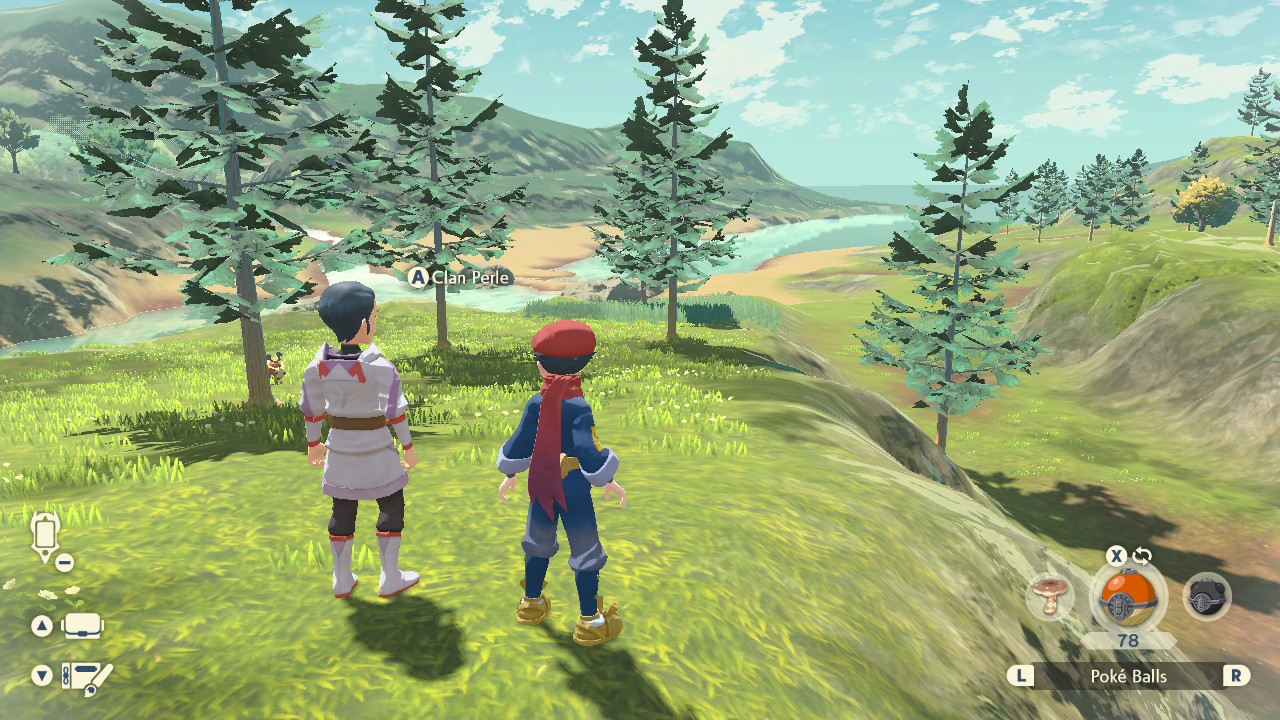The height and width of the screenshot is (720, 1280).
Task: Select the orange Poké Ball item slot
Action: coord(1127,599)
